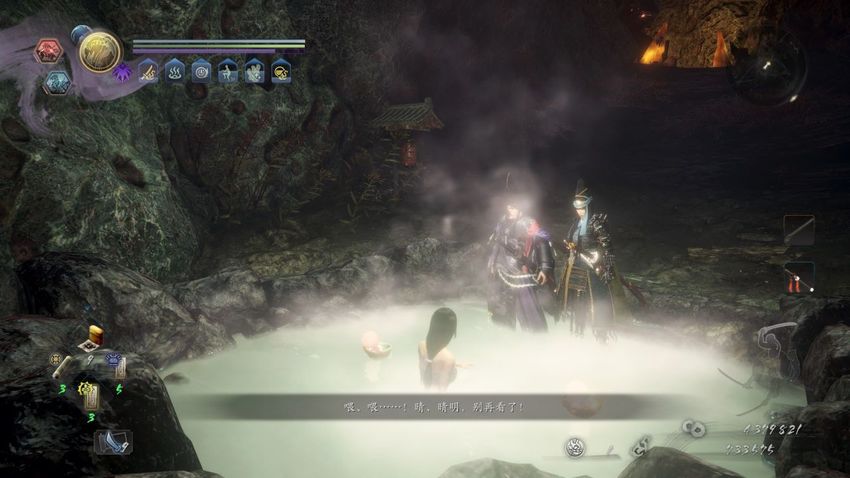Select the hot spring buff icon
Screen dimensions: 850x478
[x=174, y=71]
